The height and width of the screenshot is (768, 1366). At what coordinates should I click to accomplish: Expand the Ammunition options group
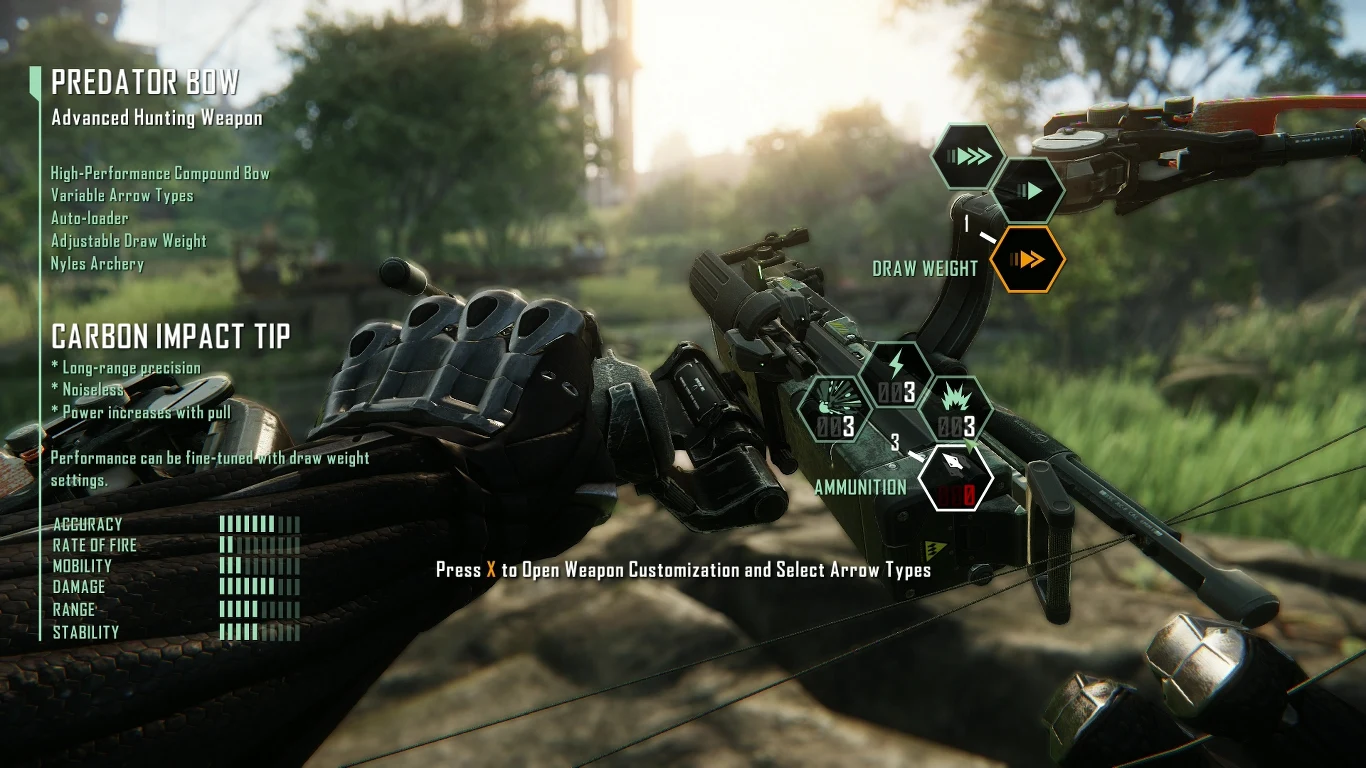pos(860,489)
